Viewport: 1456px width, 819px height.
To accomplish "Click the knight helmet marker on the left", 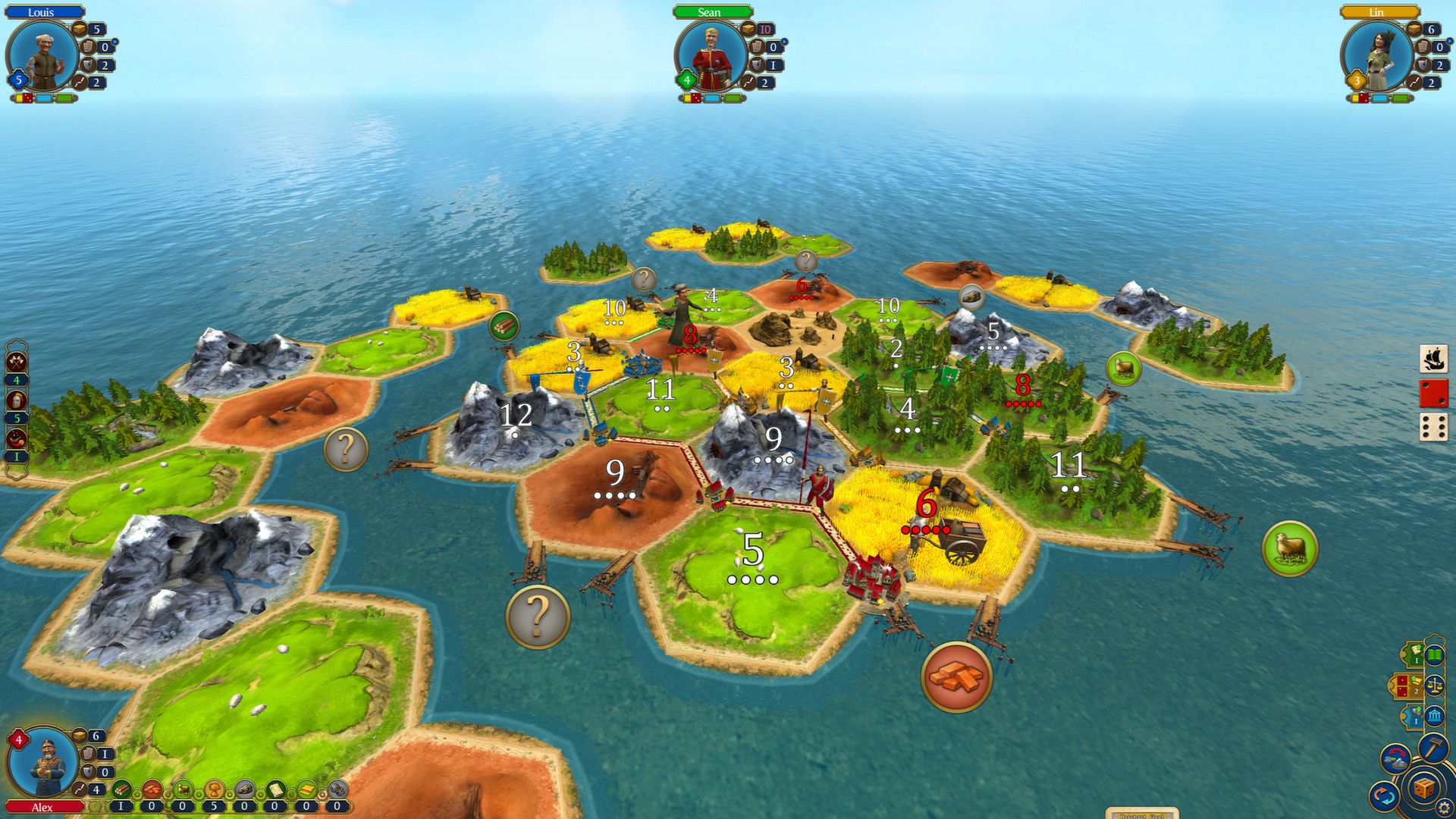I will (x=16, y=399).
